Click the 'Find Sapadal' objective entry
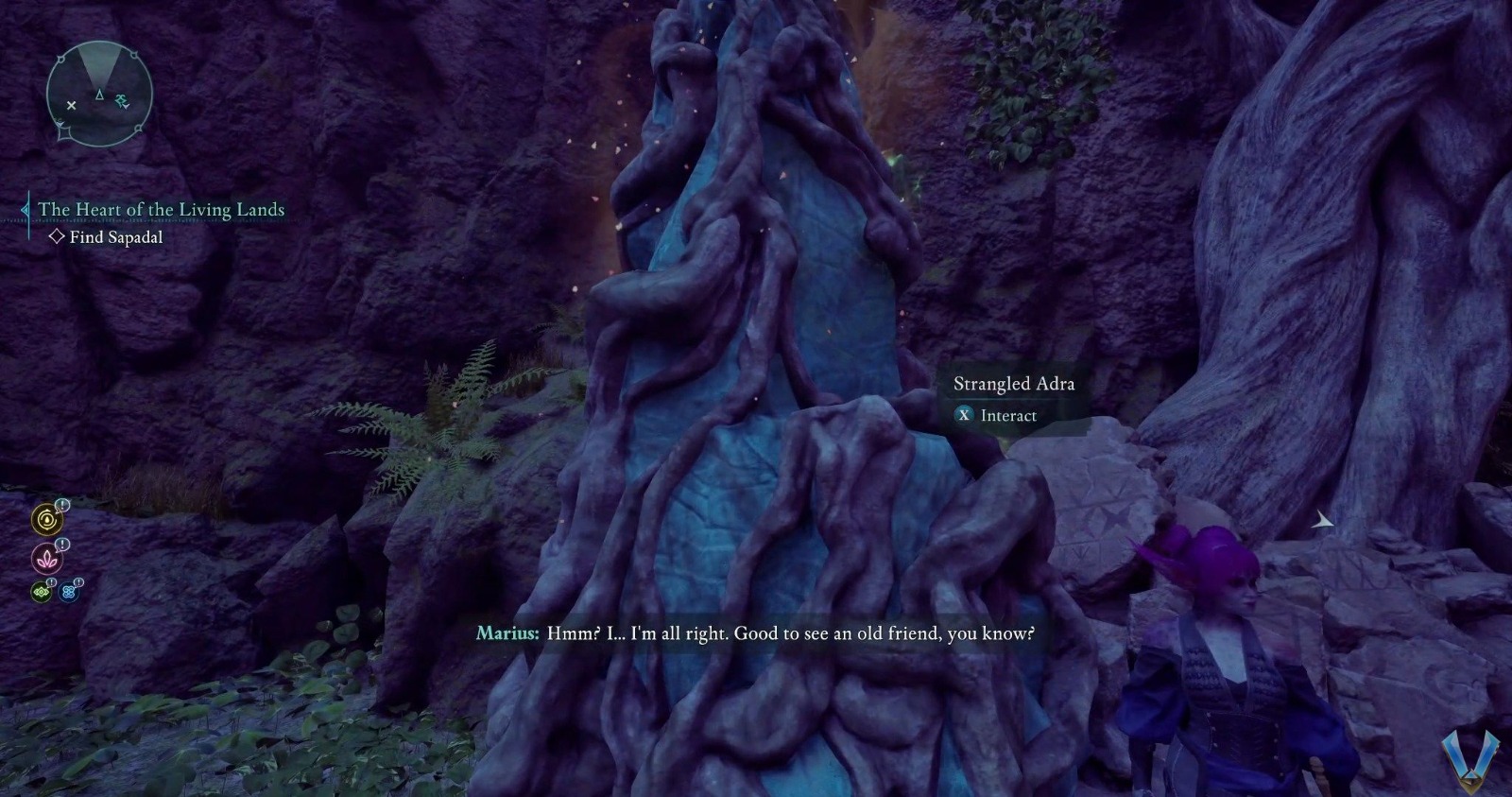1512x797 pixels. point(115,237)
